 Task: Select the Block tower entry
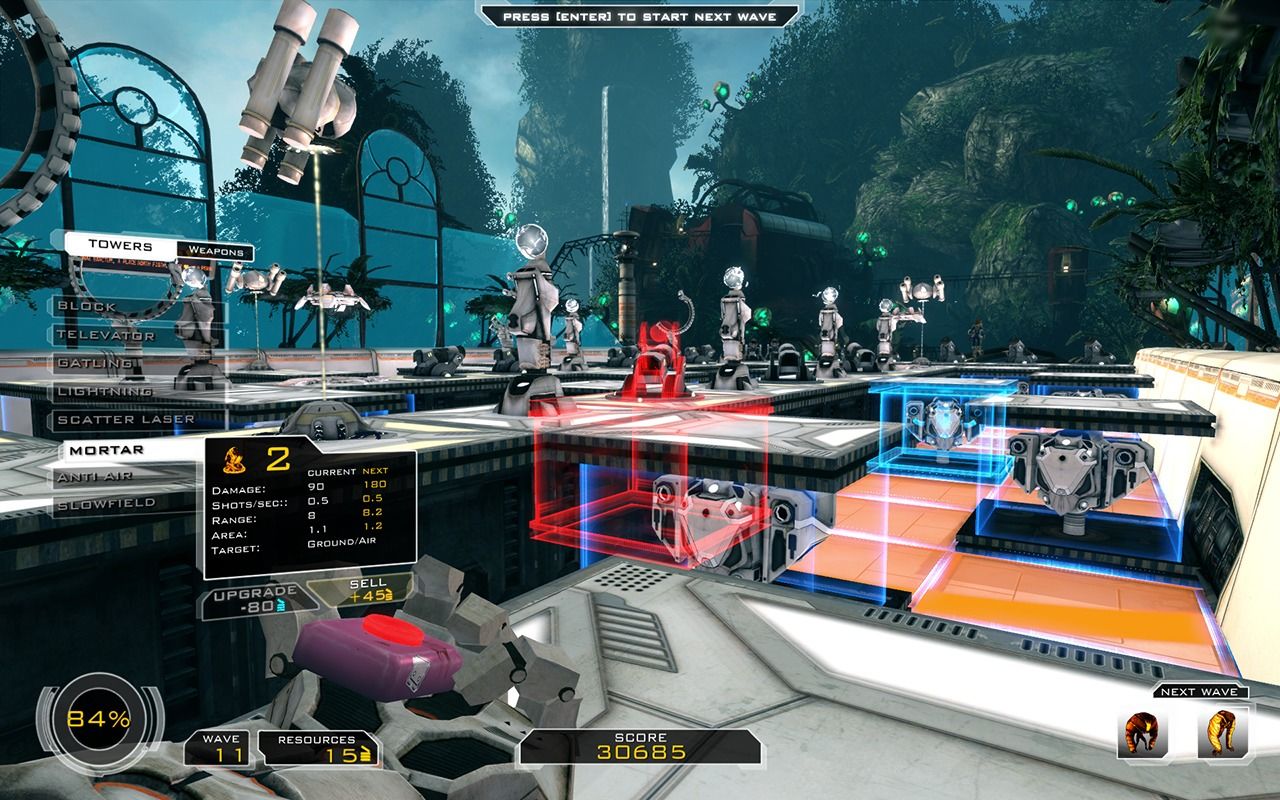click(x=88, y=306)
